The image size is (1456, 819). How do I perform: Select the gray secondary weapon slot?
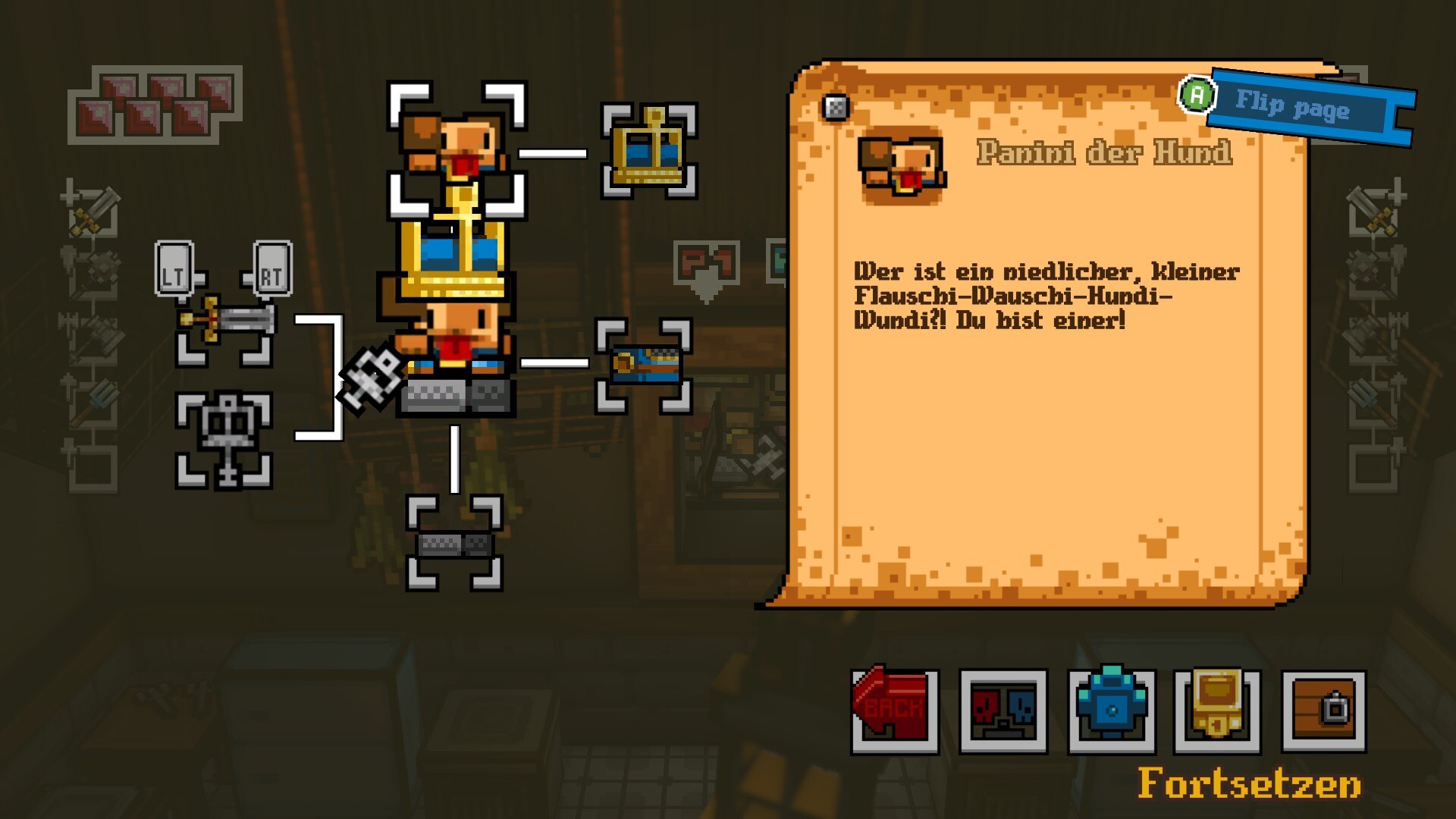coord(224,440)
